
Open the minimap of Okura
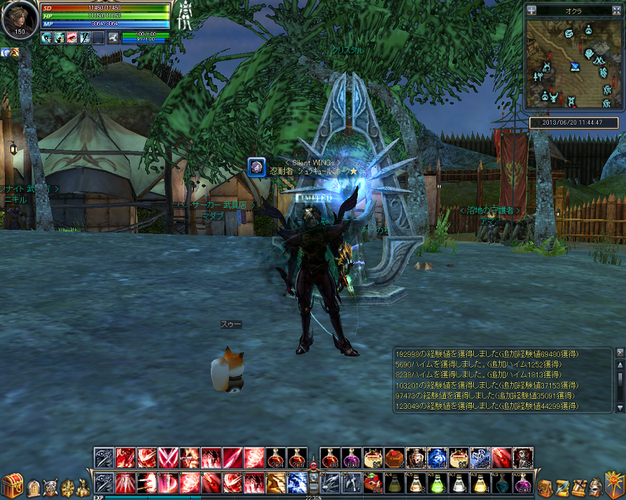pos(574,64)
